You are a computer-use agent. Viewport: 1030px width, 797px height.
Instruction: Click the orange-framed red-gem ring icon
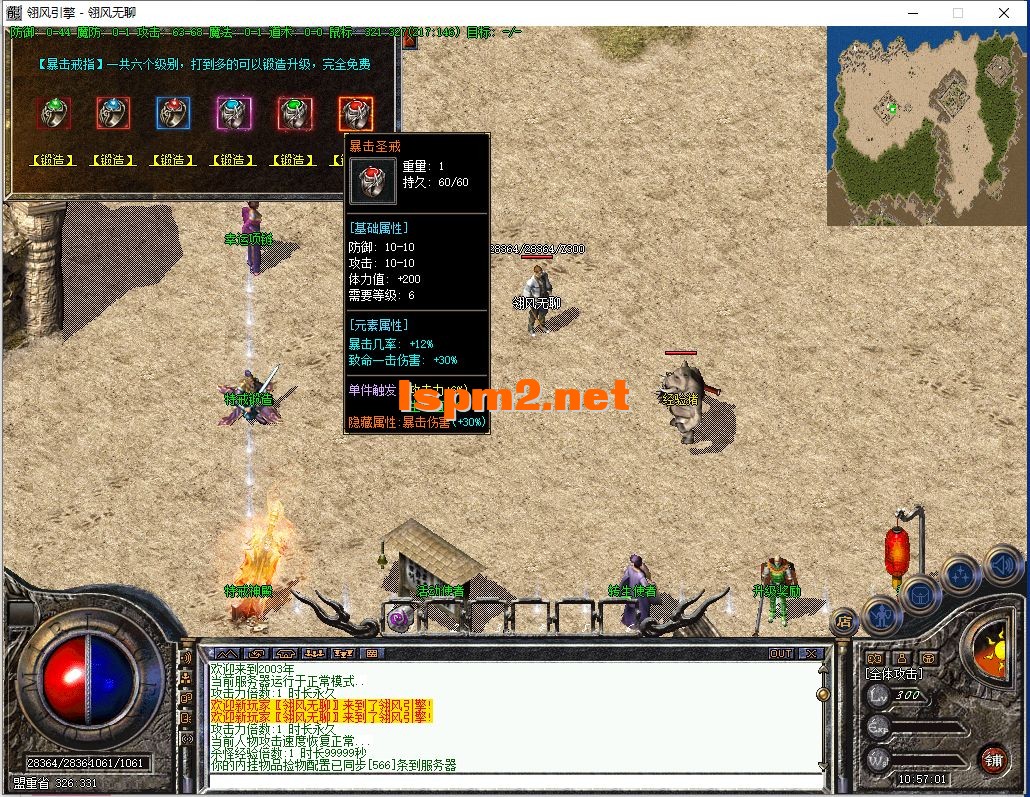pos(355,114)
